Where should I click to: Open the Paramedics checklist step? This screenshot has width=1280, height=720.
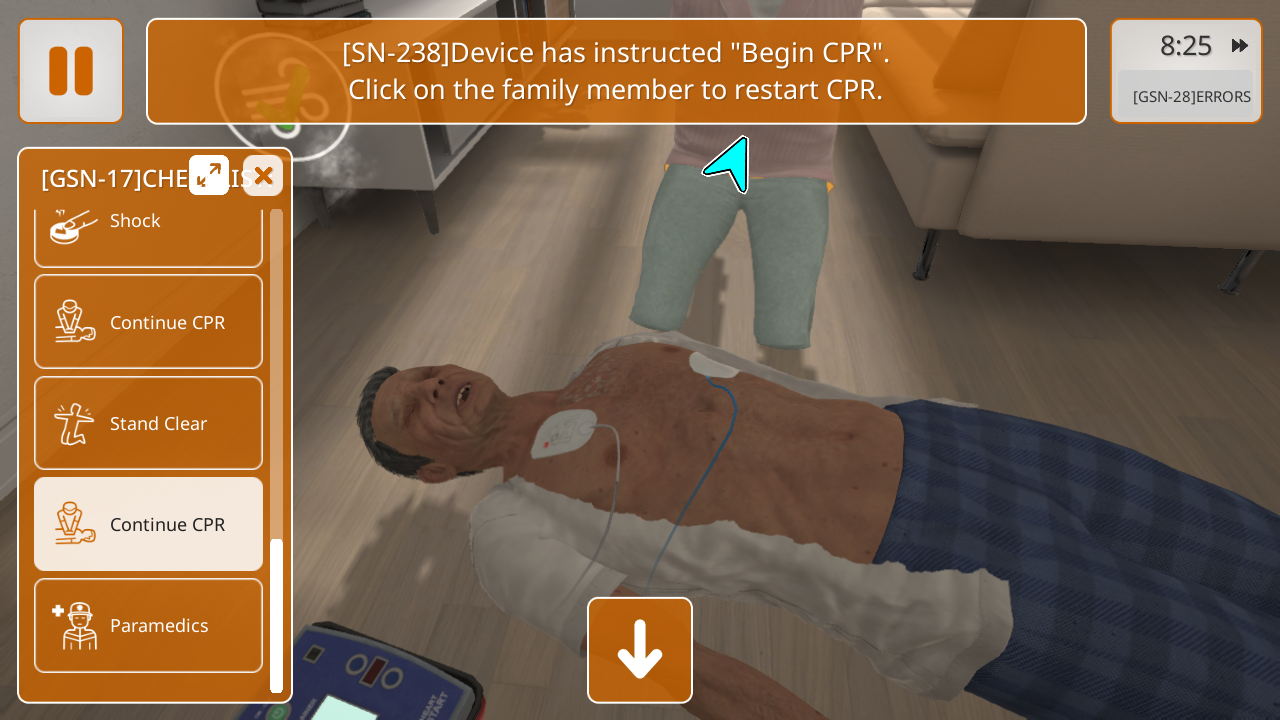pyautogui.click(x=148, y=625)
